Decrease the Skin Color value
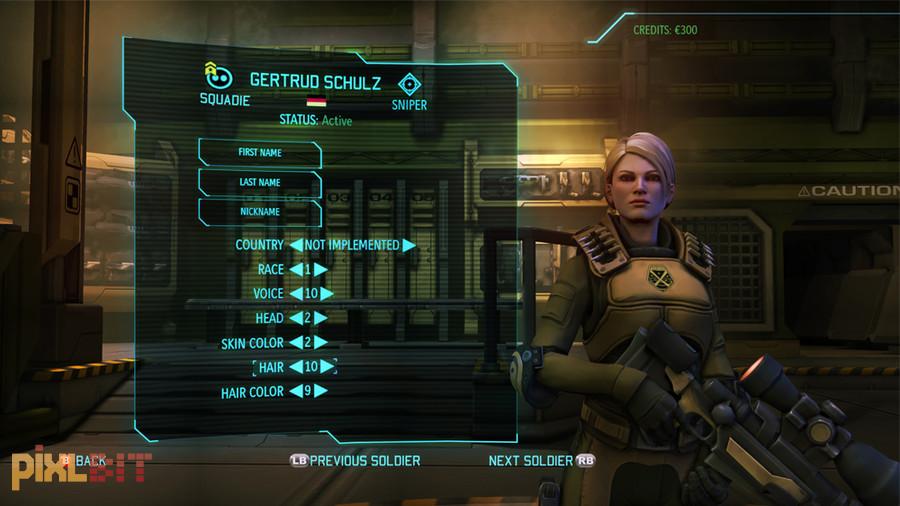Viewport: 900px width, 506px height. tap(296, 343)
